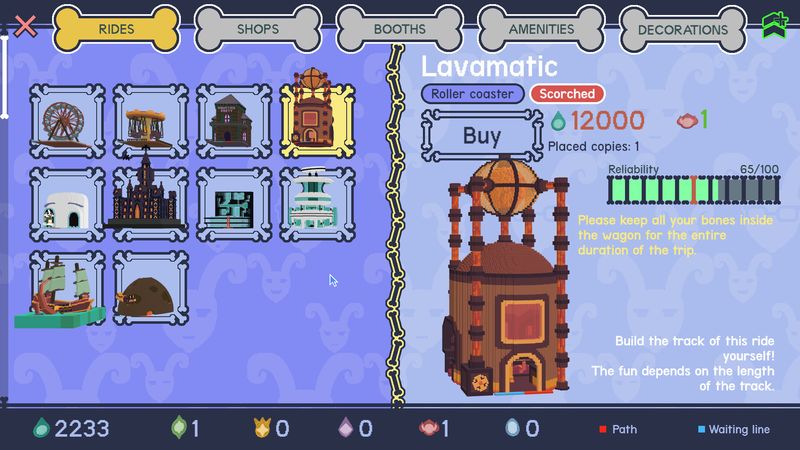Switch to the Rides tab

pos(116,29)
